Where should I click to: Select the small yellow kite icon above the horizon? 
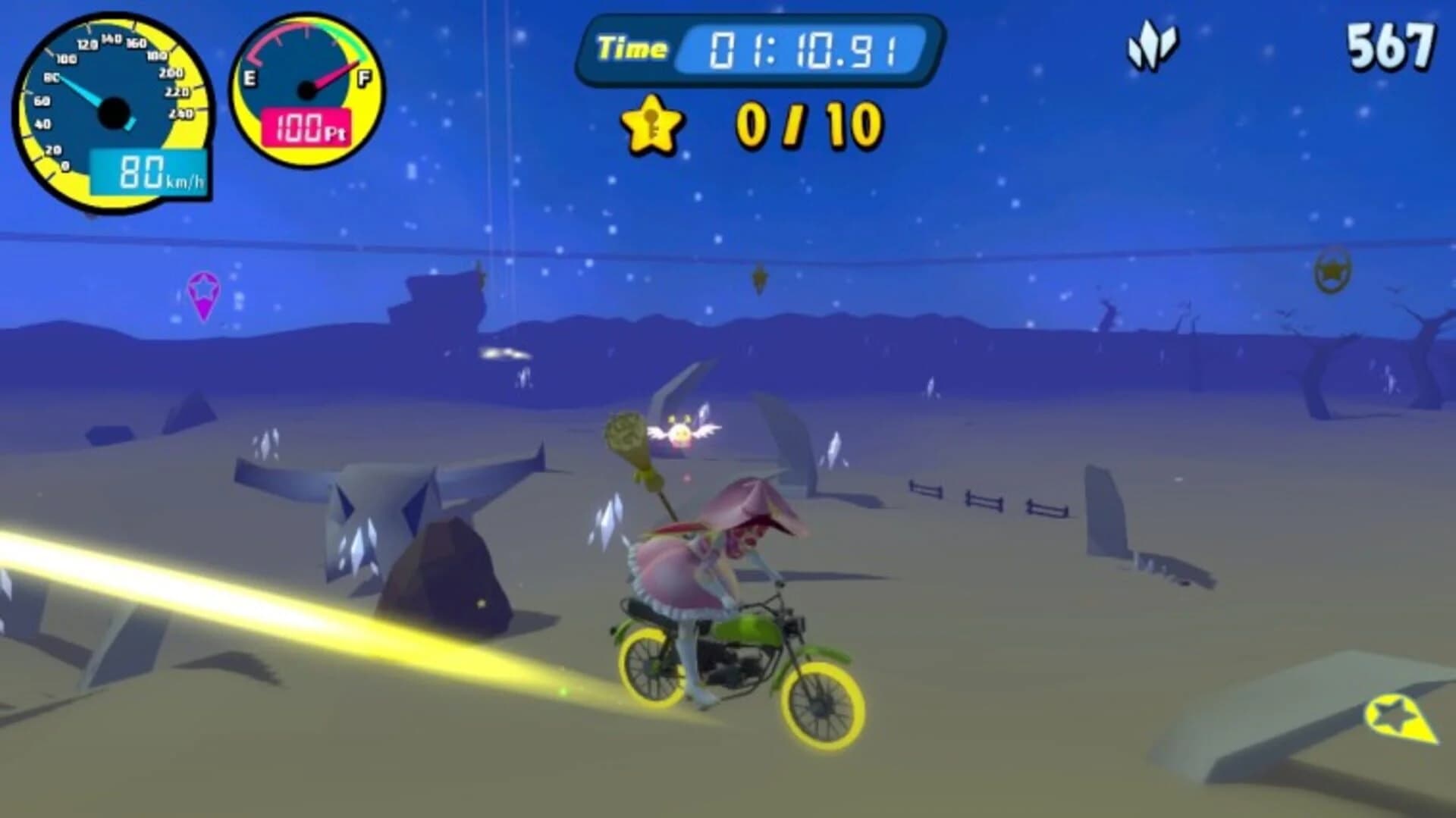click(x=760, y=277)
